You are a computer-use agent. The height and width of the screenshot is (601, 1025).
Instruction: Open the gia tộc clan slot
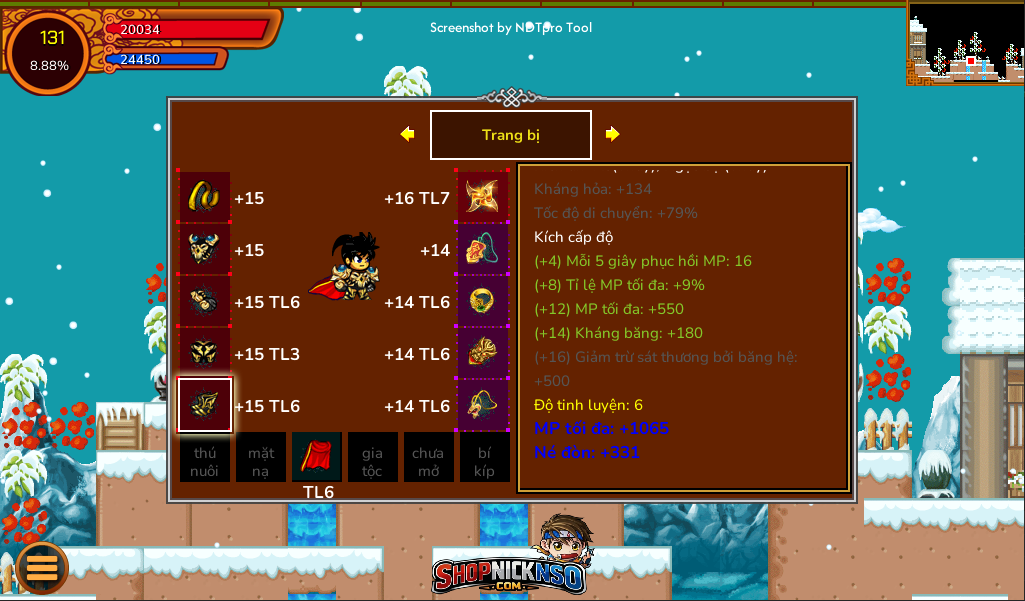tap(372, 458)
